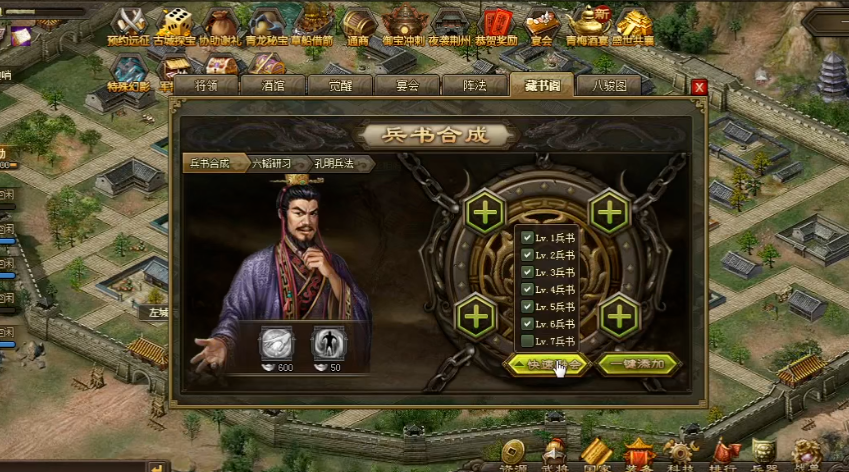The height and width of the screenshot is (472, 849).
Task: Open the 酒馆 tab
Action: click(273, 86)
